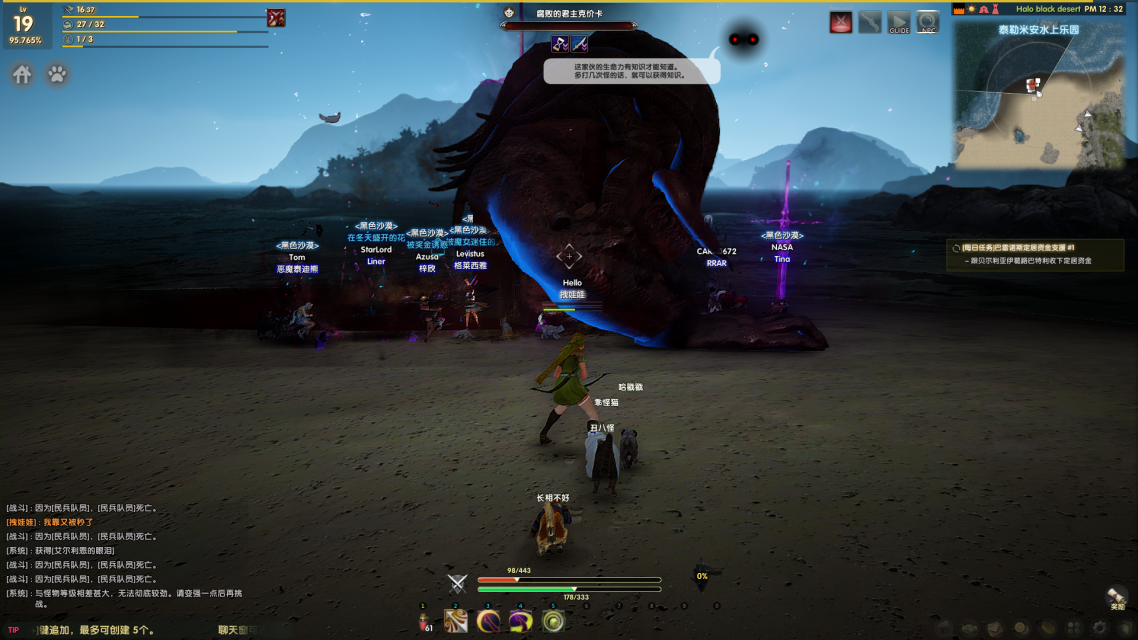1138x640 pixels.
Task: Activate the purple swirl skill in slot 4
Action: tap(520, 622)
